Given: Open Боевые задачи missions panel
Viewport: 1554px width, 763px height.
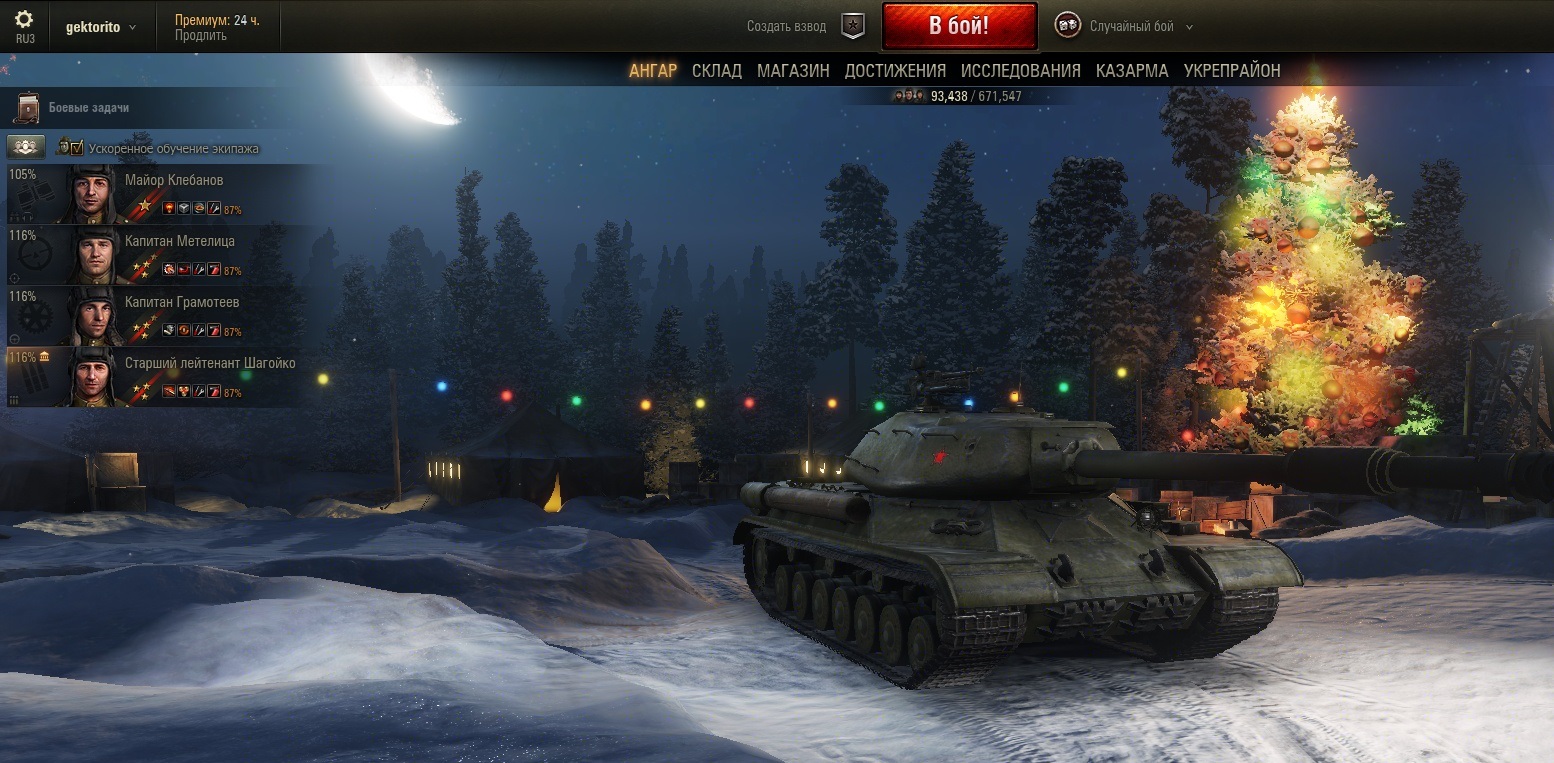Looking at the screenshot, I should tap(88, 107).
